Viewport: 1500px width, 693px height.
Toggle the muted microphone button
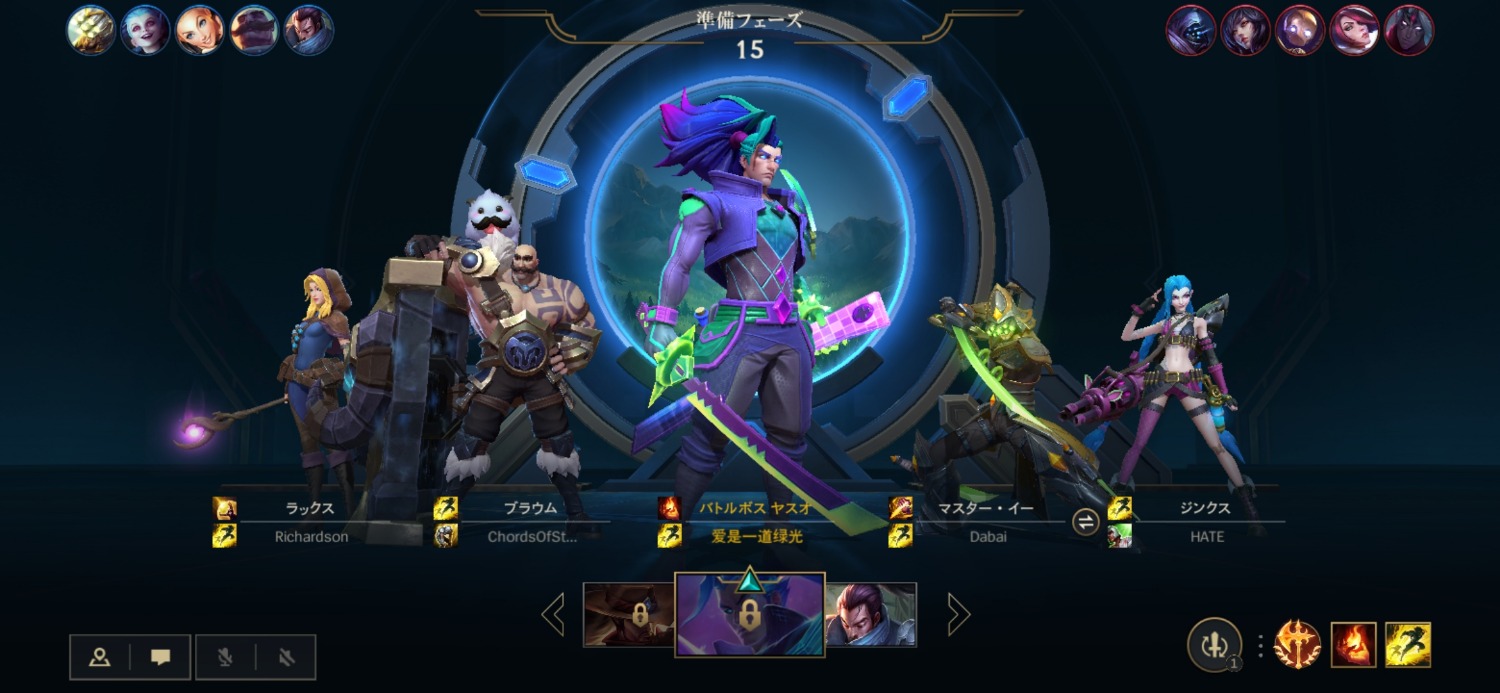[226, 657]
